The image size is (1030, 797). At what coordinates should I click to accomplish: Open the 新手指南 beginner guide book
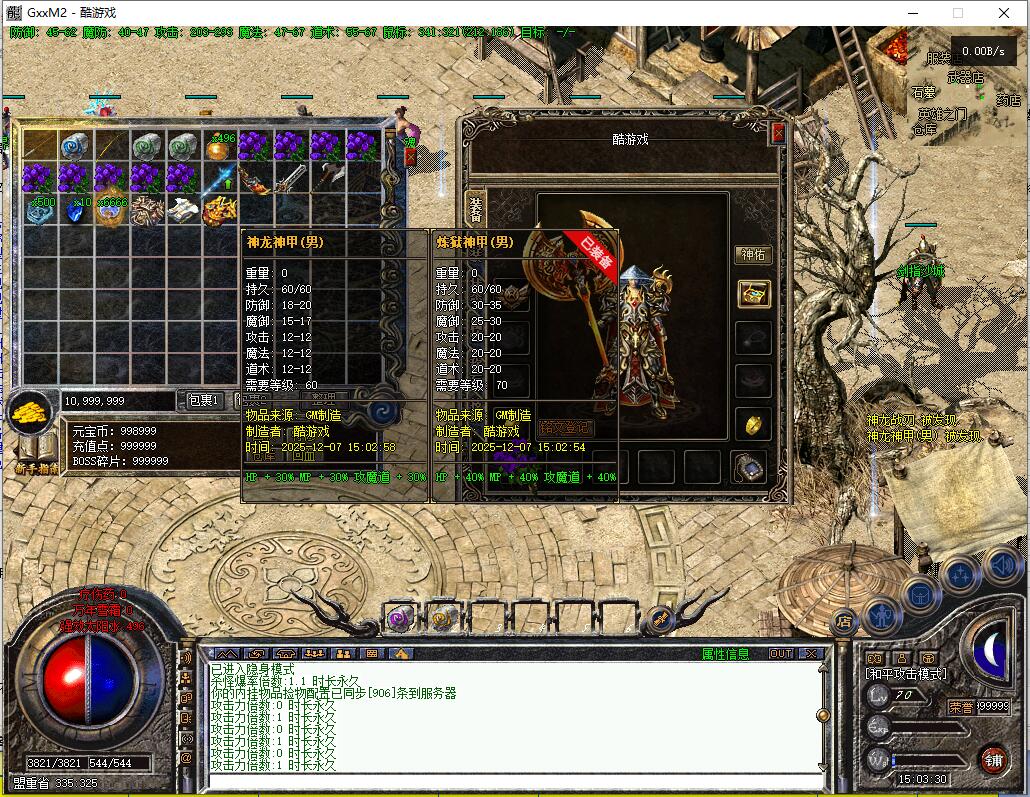[37, 452]
